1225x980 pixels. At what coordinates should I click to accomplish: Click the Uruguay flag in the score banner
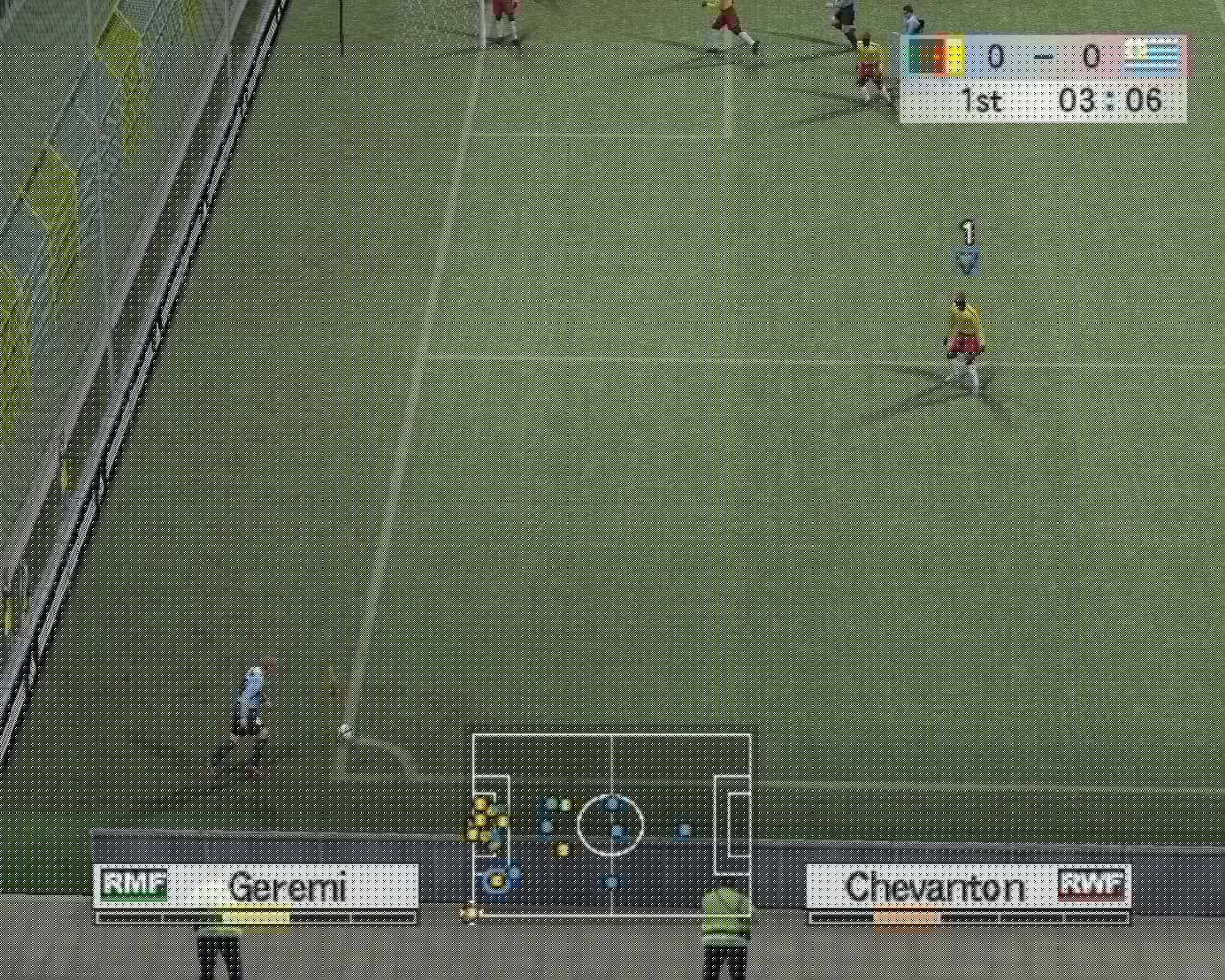[1155, 56]
